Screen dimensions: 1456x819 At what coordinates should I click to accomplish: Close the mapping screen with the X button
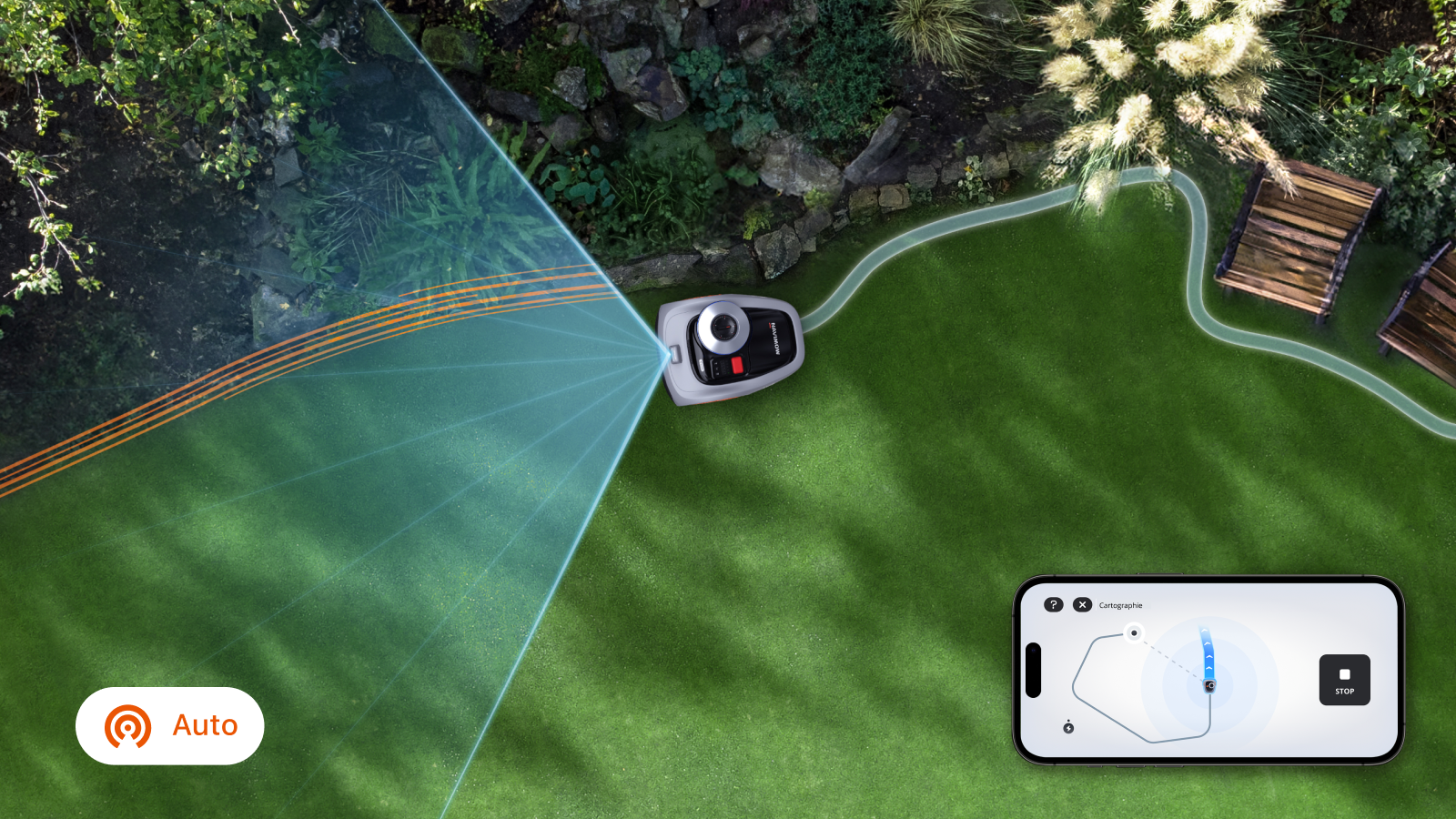coord(1083,605)
